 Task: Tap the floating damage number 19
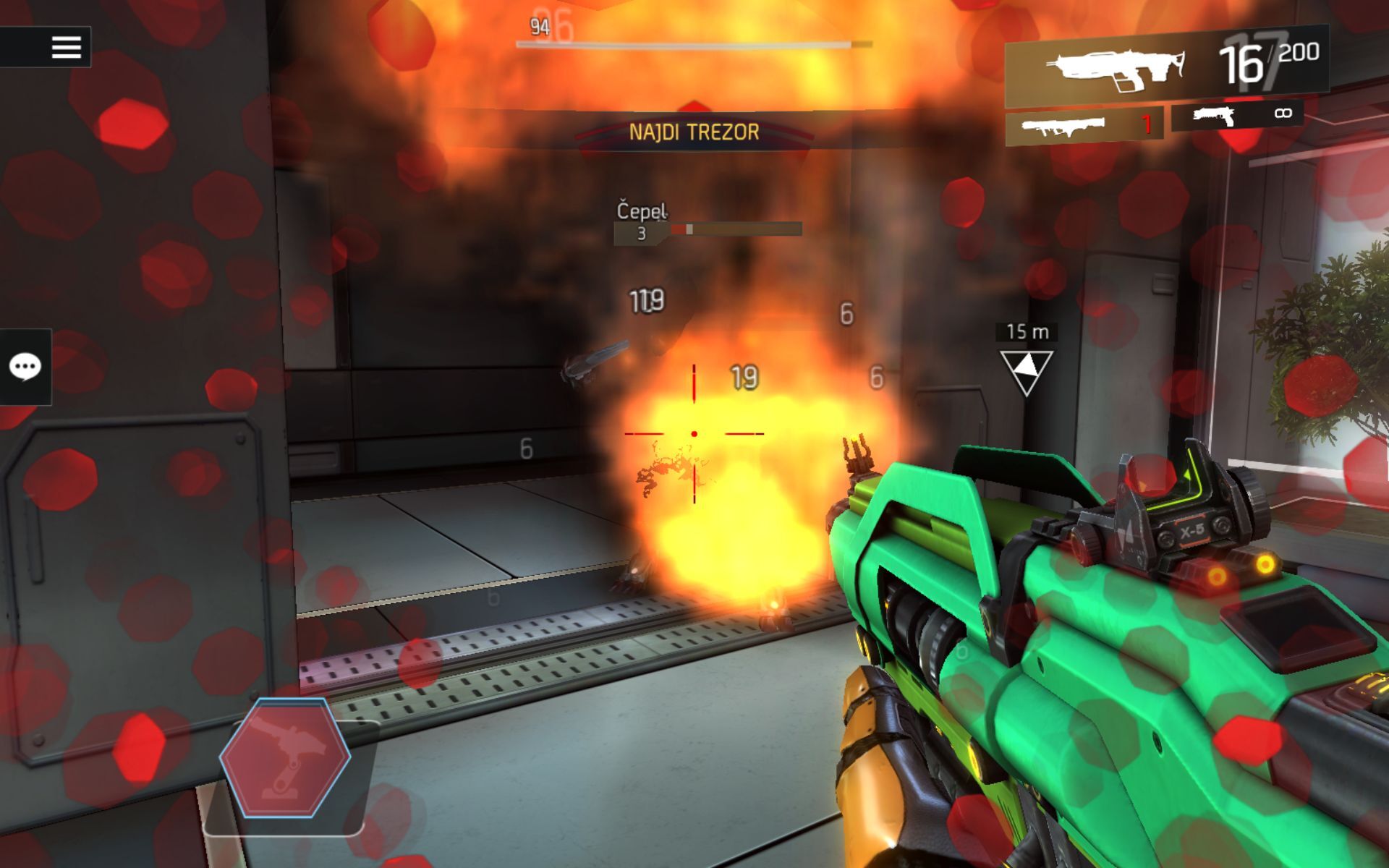[743, 377]
